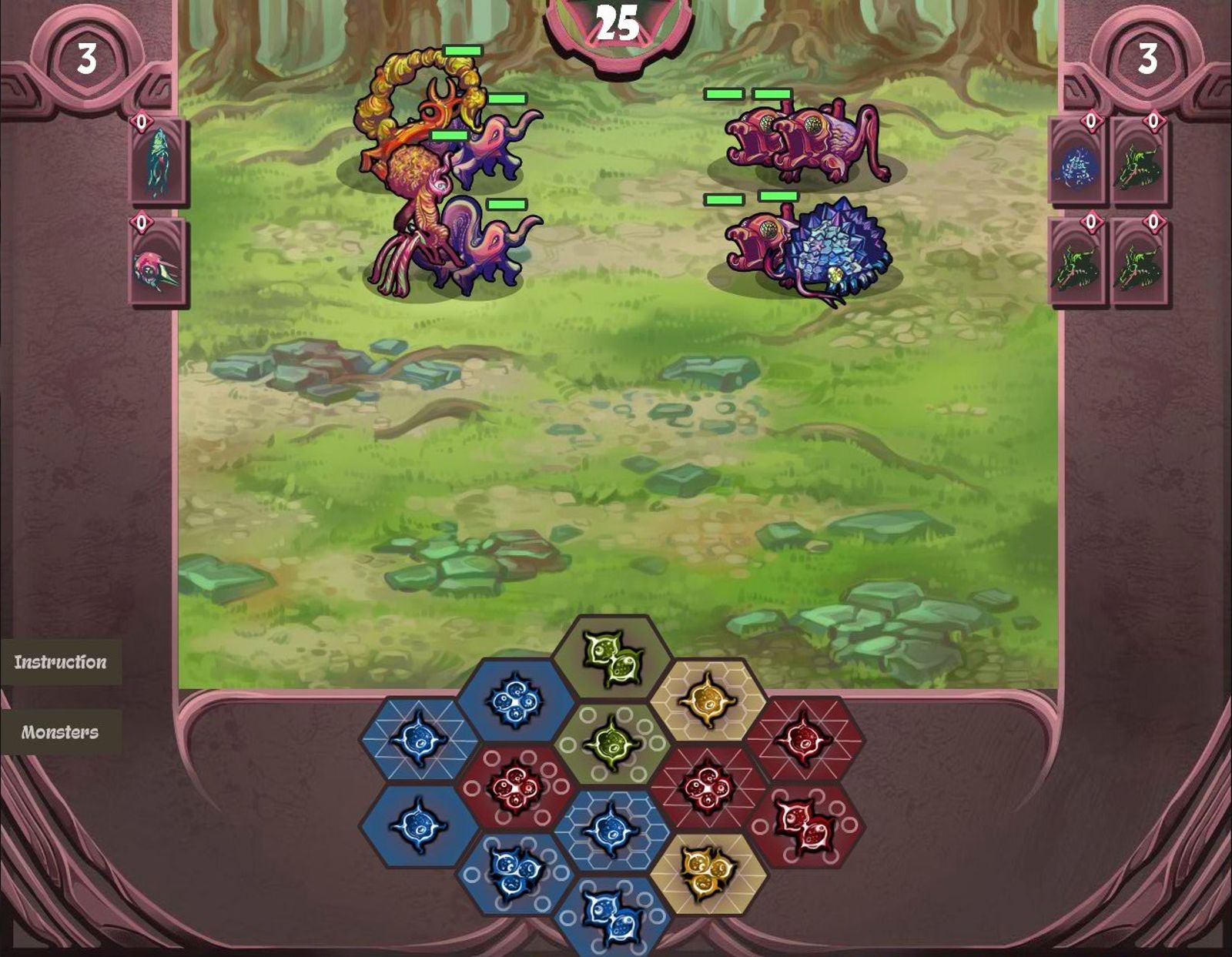Select the single red gem hexagon

click(803, 741)
